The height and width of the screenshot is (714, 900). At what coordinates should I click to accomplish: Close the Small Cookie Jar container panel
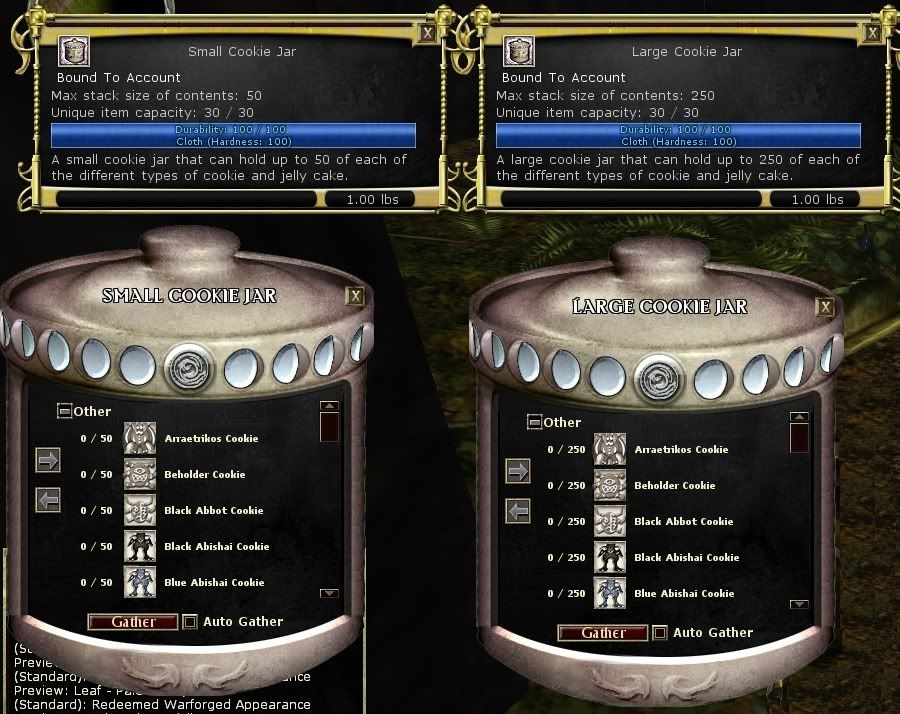click(354, 296)
